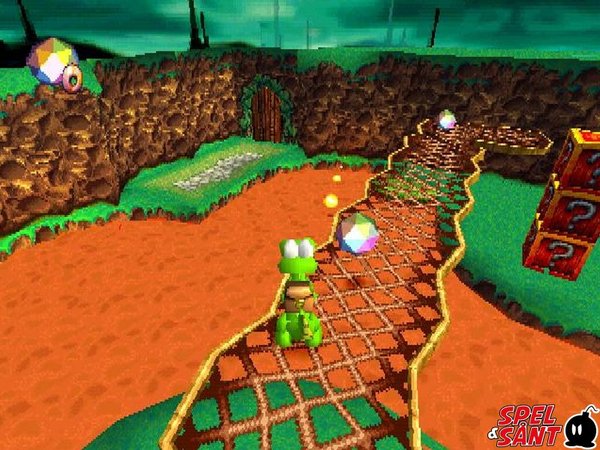Image resolution: width=600 pixels, height=450 pixels.
Task: Click the crystal counter icon in the HUD
Action: click(x=52, y=63)
